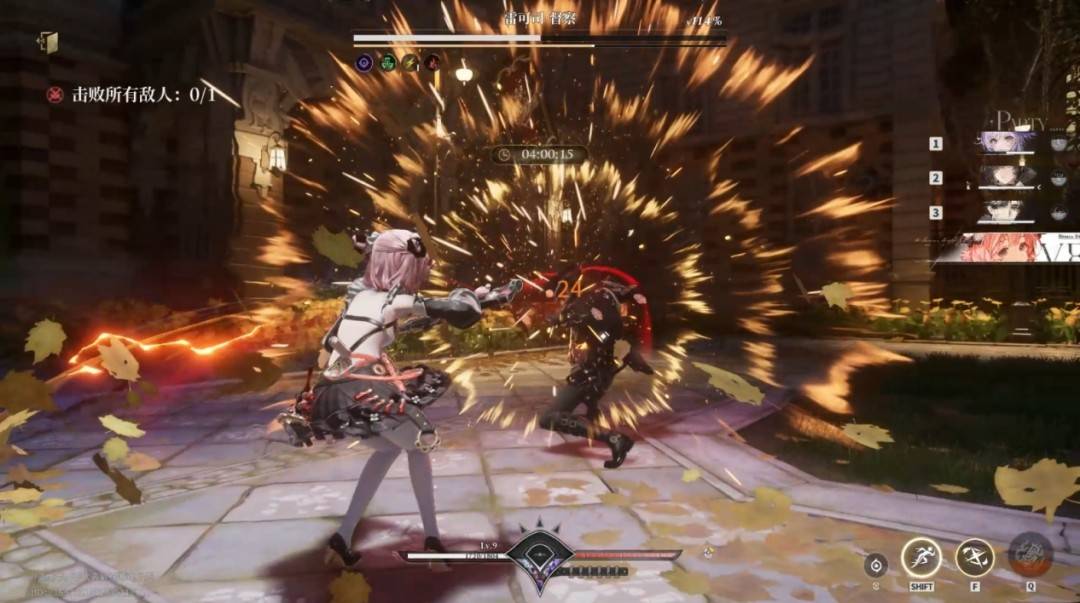Click the central diamond character emblem
Viewport: 1080px width, 603px height.
[x=540, y=556]
